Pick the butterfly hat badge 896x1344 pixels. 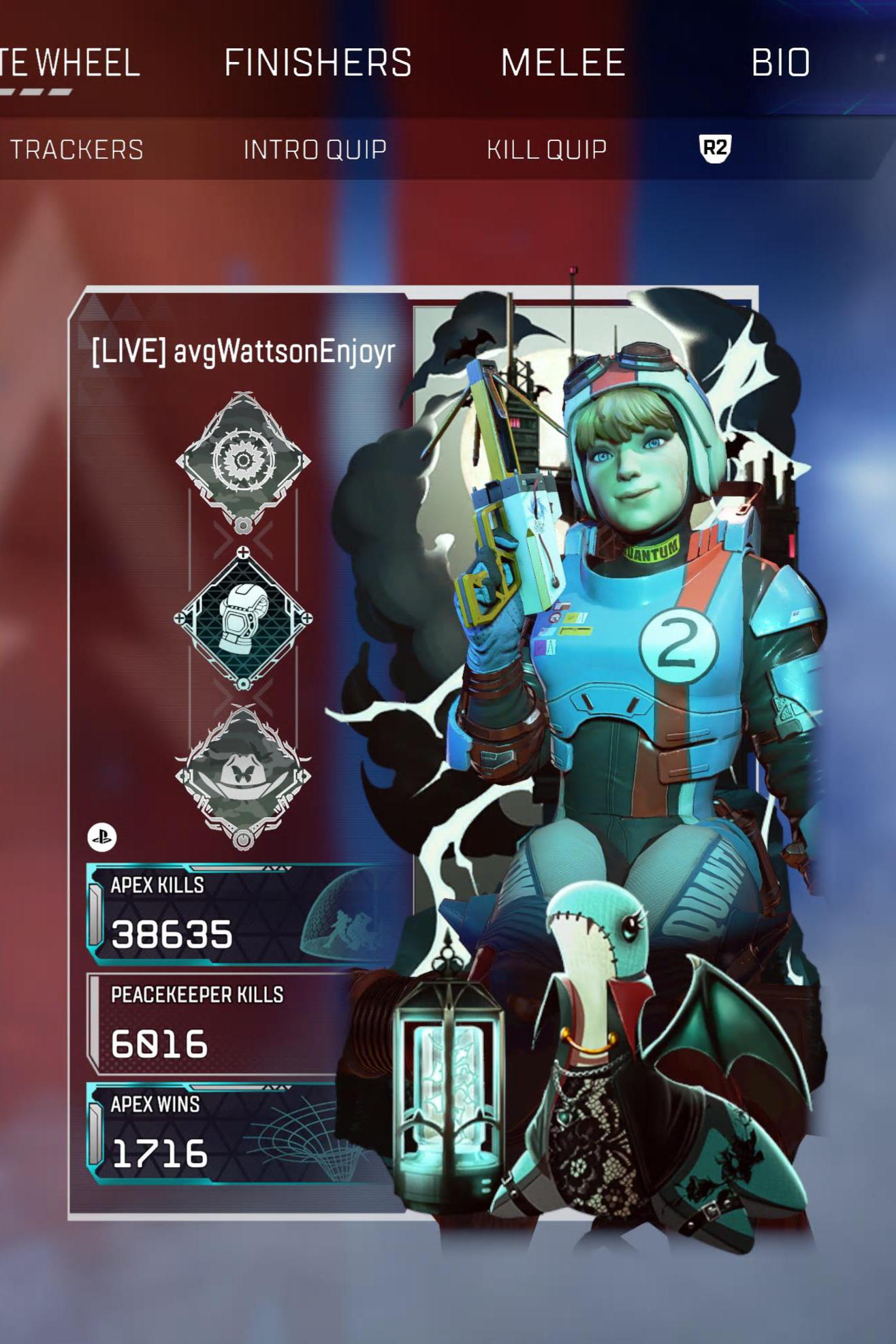[x=243, y=776]
